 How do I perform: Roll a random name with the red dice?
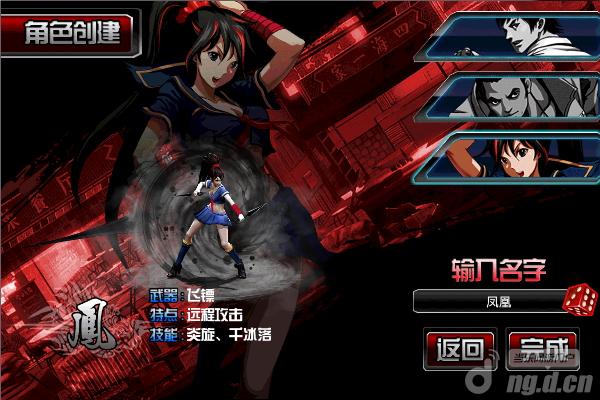pos(578,299)
